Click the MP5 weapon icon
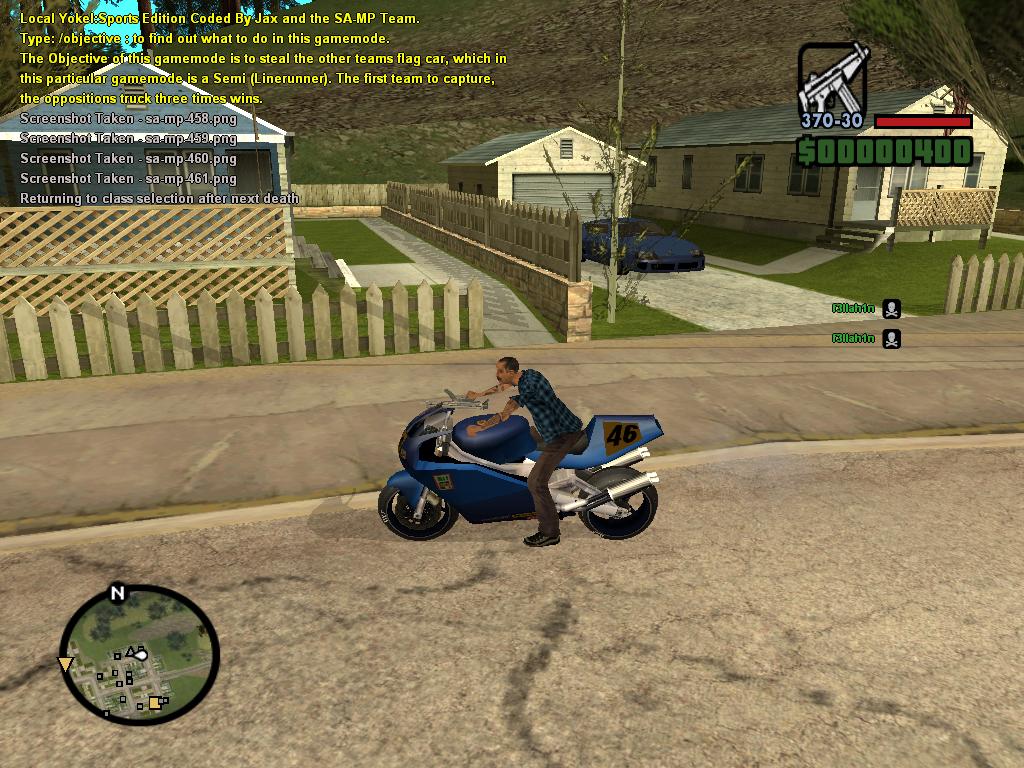This screenshot has width=1024, height=768. pos(833,78)
